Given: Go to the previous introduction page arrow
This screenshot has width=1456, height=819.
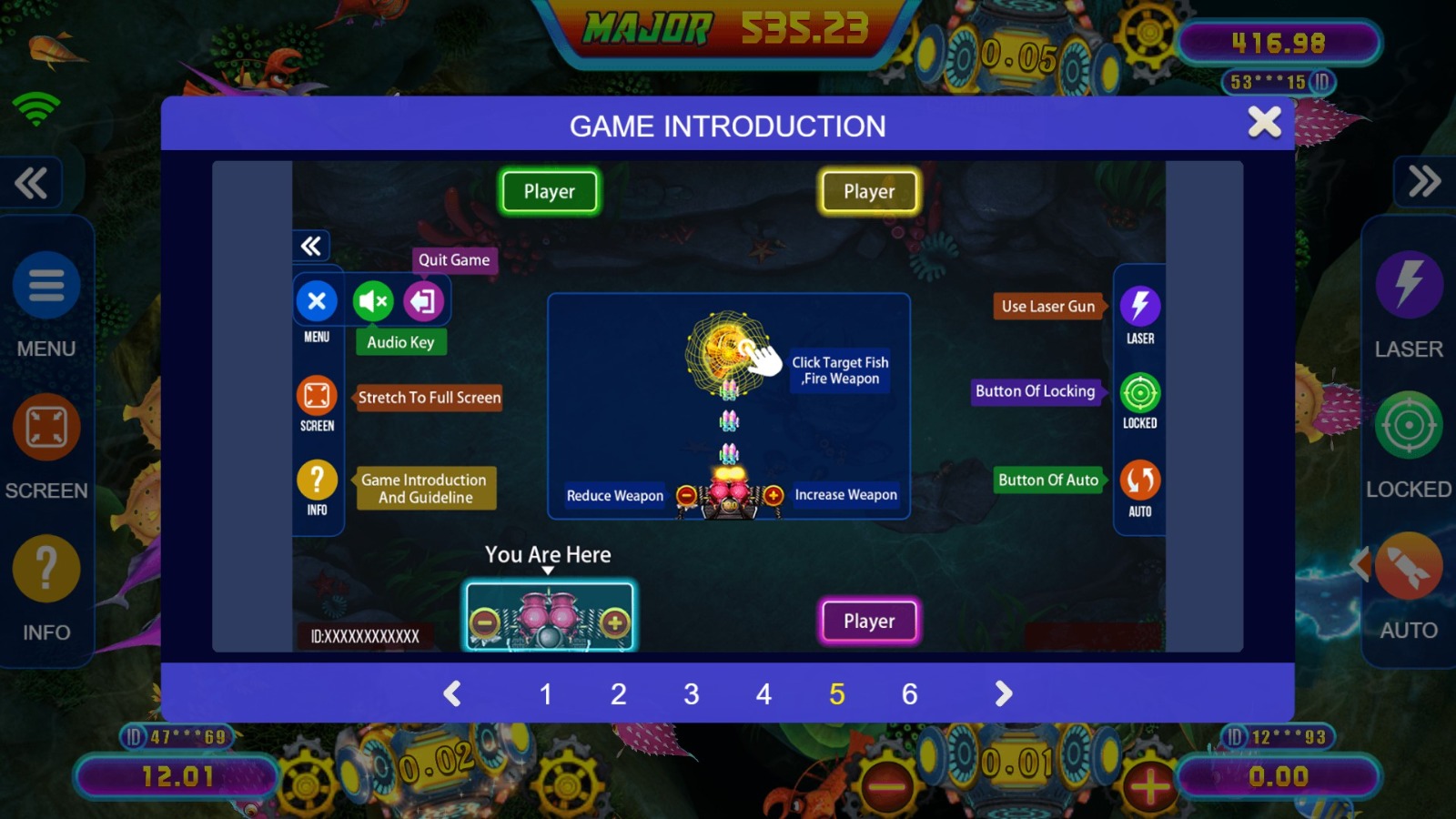Looking at the screenshot, I should tap(452, 694).
